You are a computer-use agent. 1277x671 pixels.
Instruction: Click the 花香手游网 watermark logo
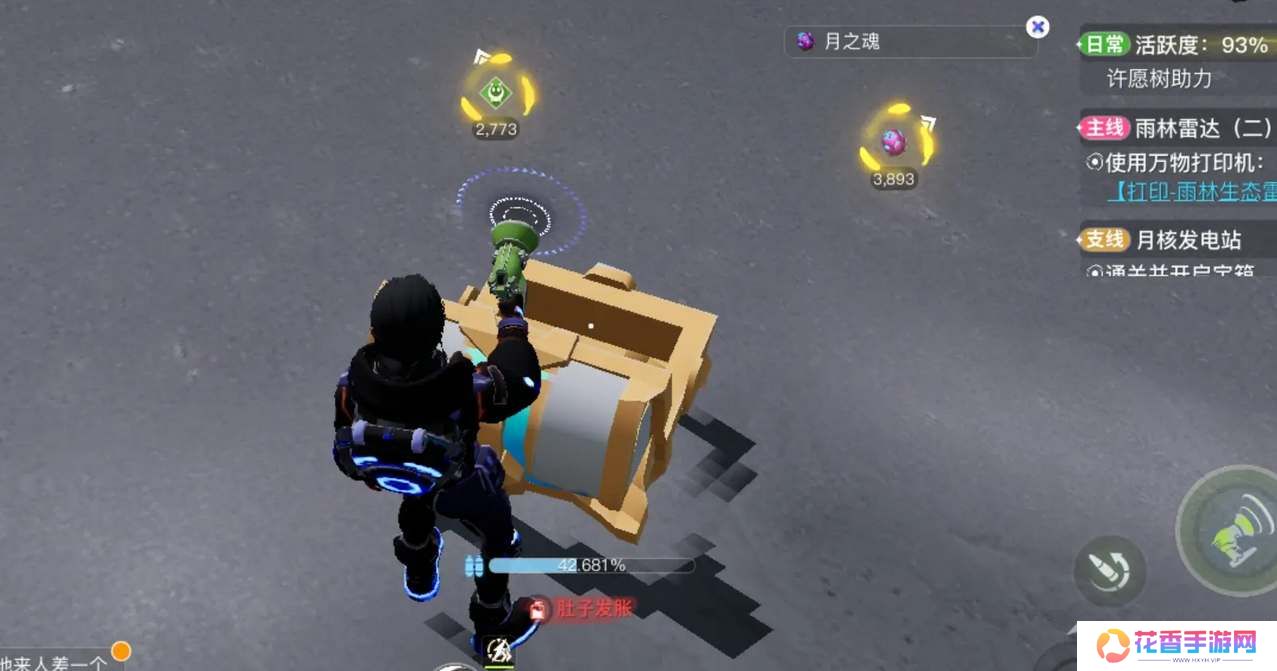tap(1176, 643)
